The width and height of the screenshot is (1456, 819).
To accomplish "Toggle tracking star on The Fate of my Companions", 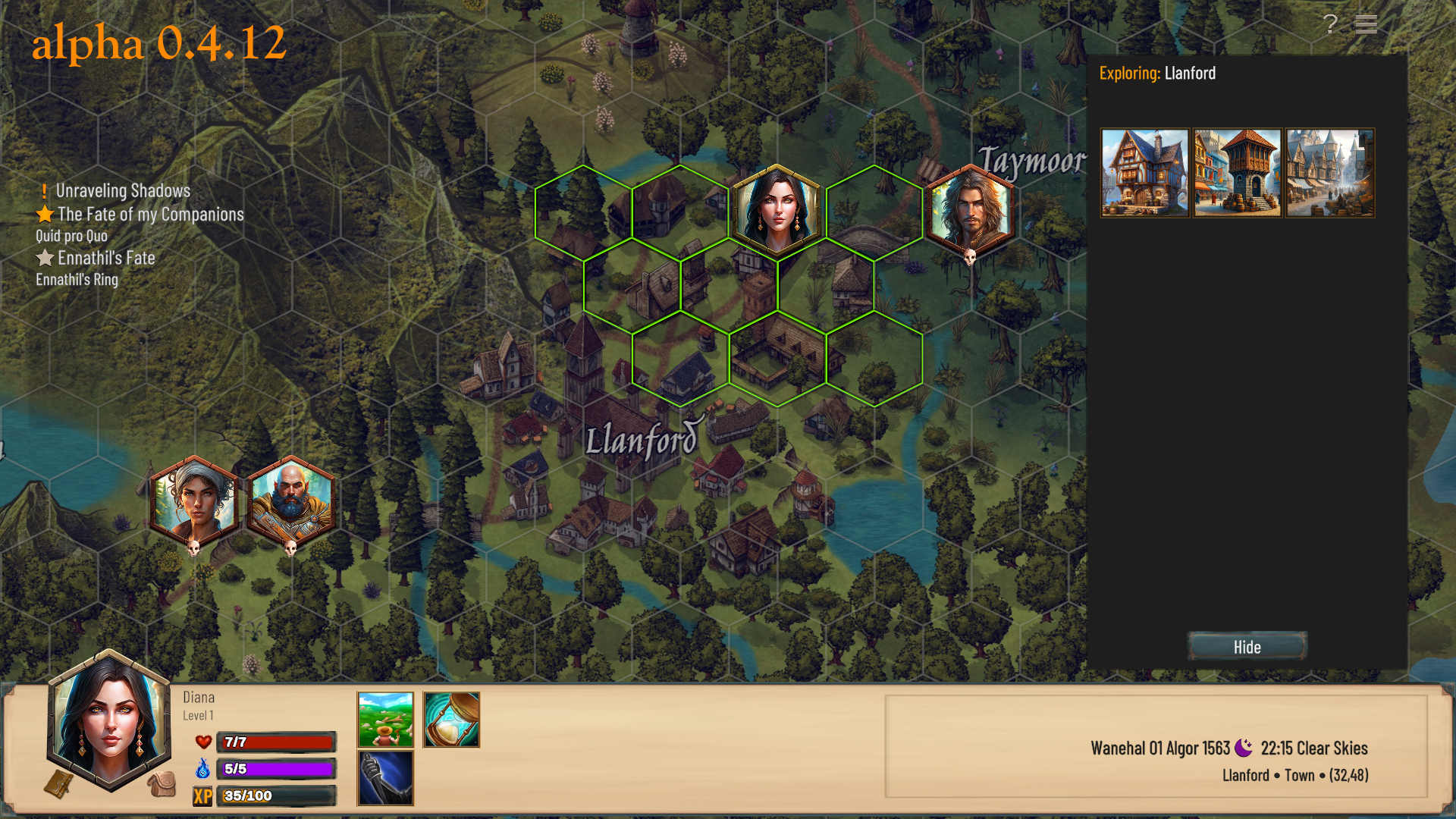I will 45,215.
